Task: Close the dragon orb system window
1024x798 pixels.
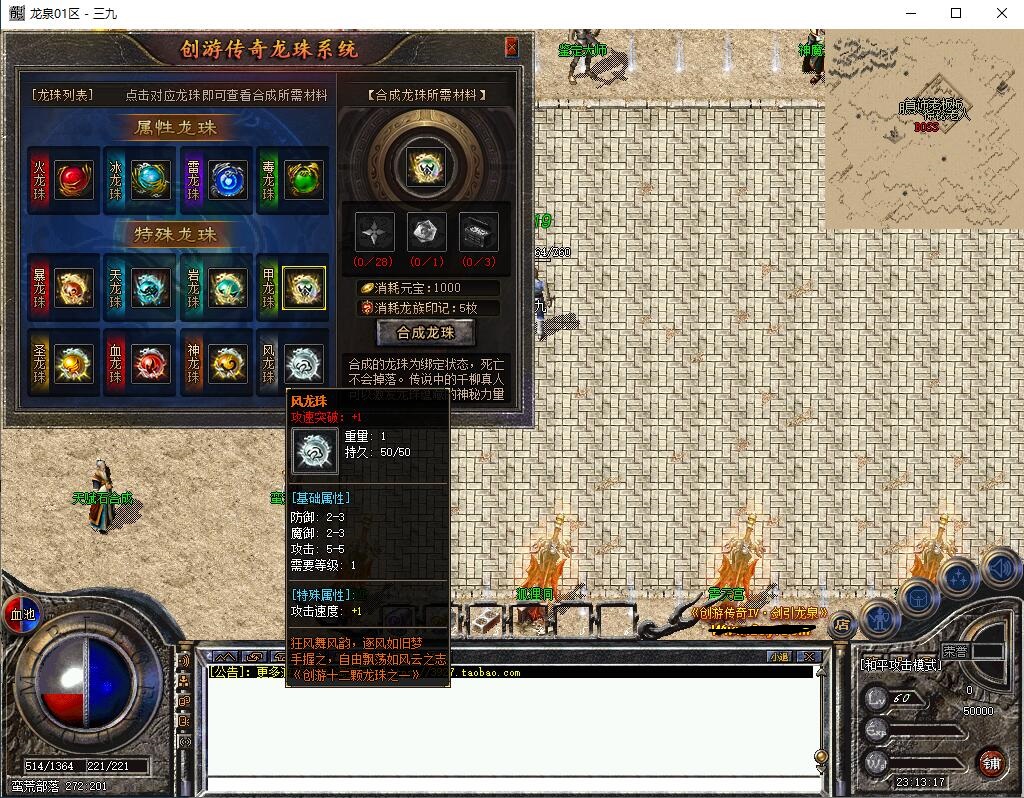Action: pyautogui.click(x=511, y=47)
